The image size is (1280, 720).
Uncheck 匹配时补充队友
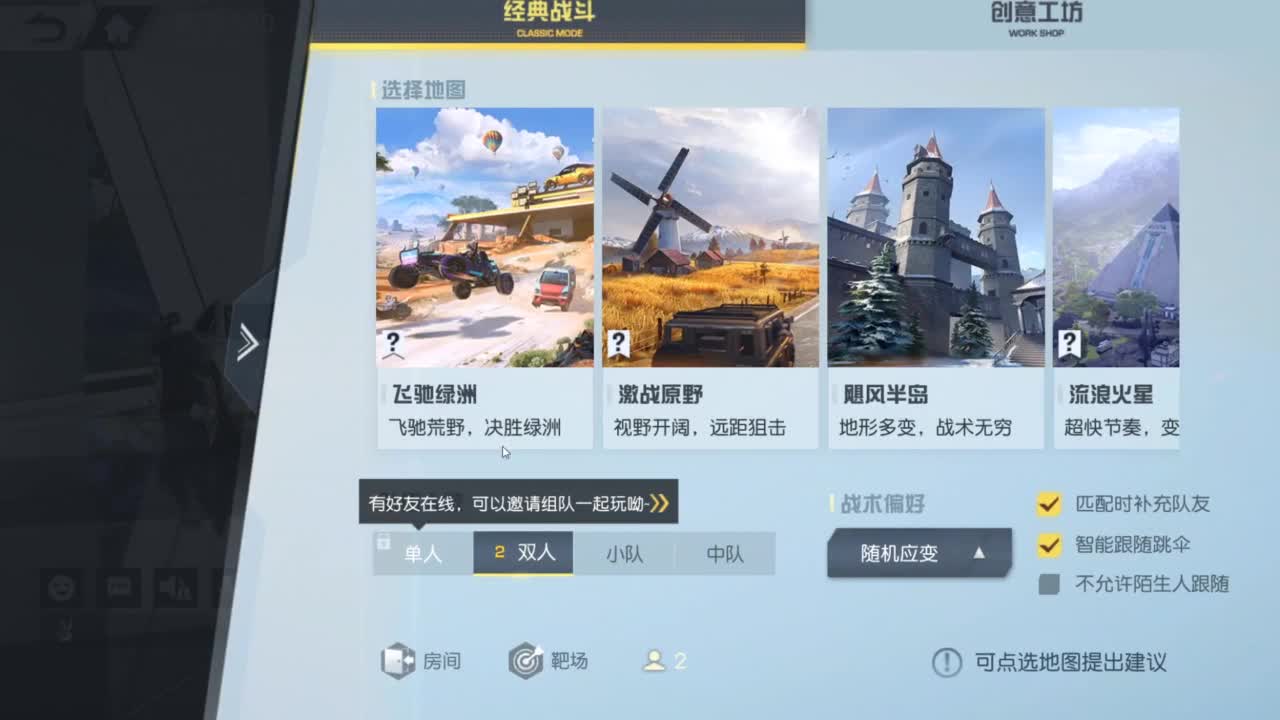(x=1050, y=506)
